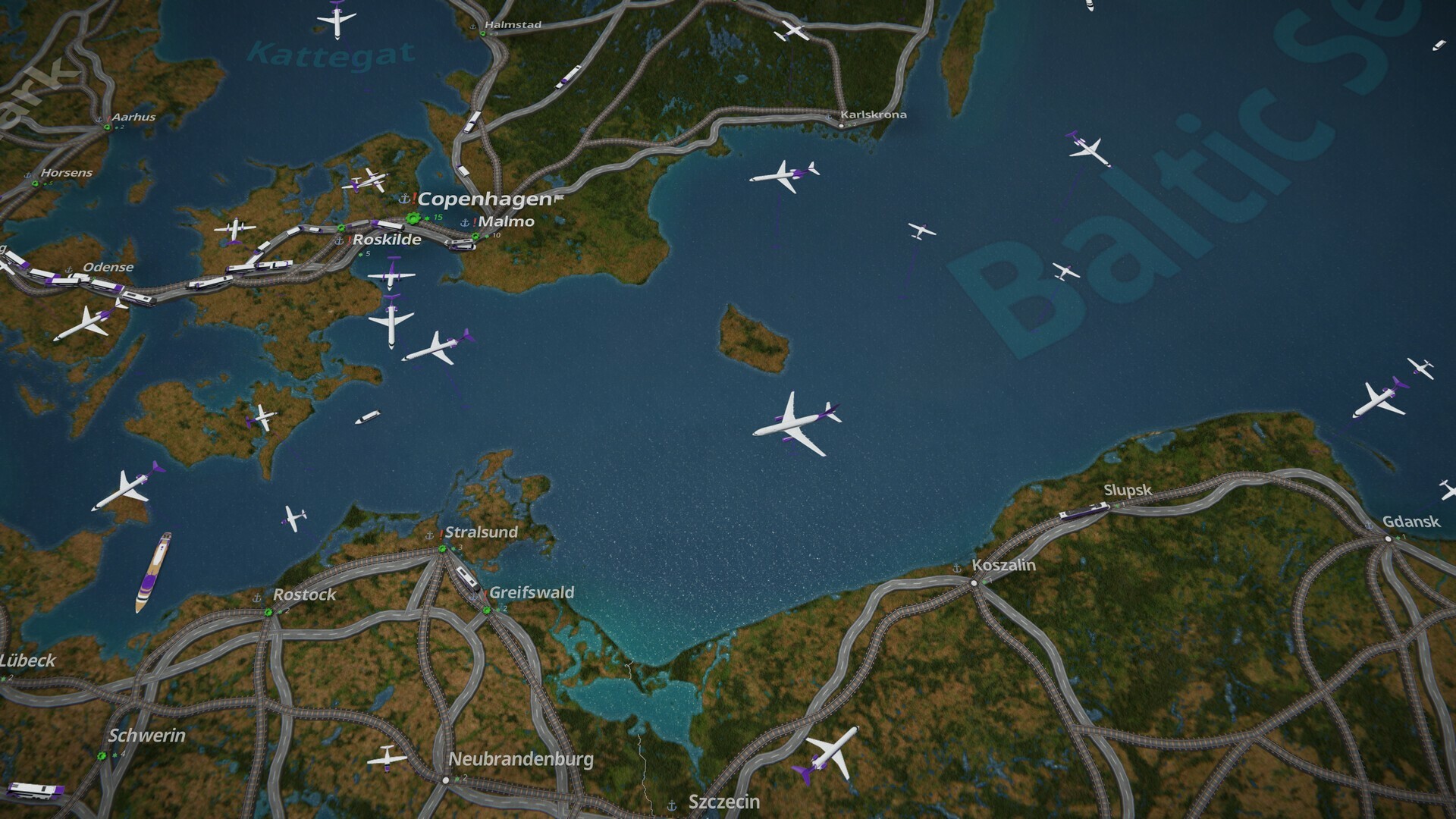Click the exclamation alert next to Malmo
The width and height of the screenshot is (1456, 819).
[475, 223]
